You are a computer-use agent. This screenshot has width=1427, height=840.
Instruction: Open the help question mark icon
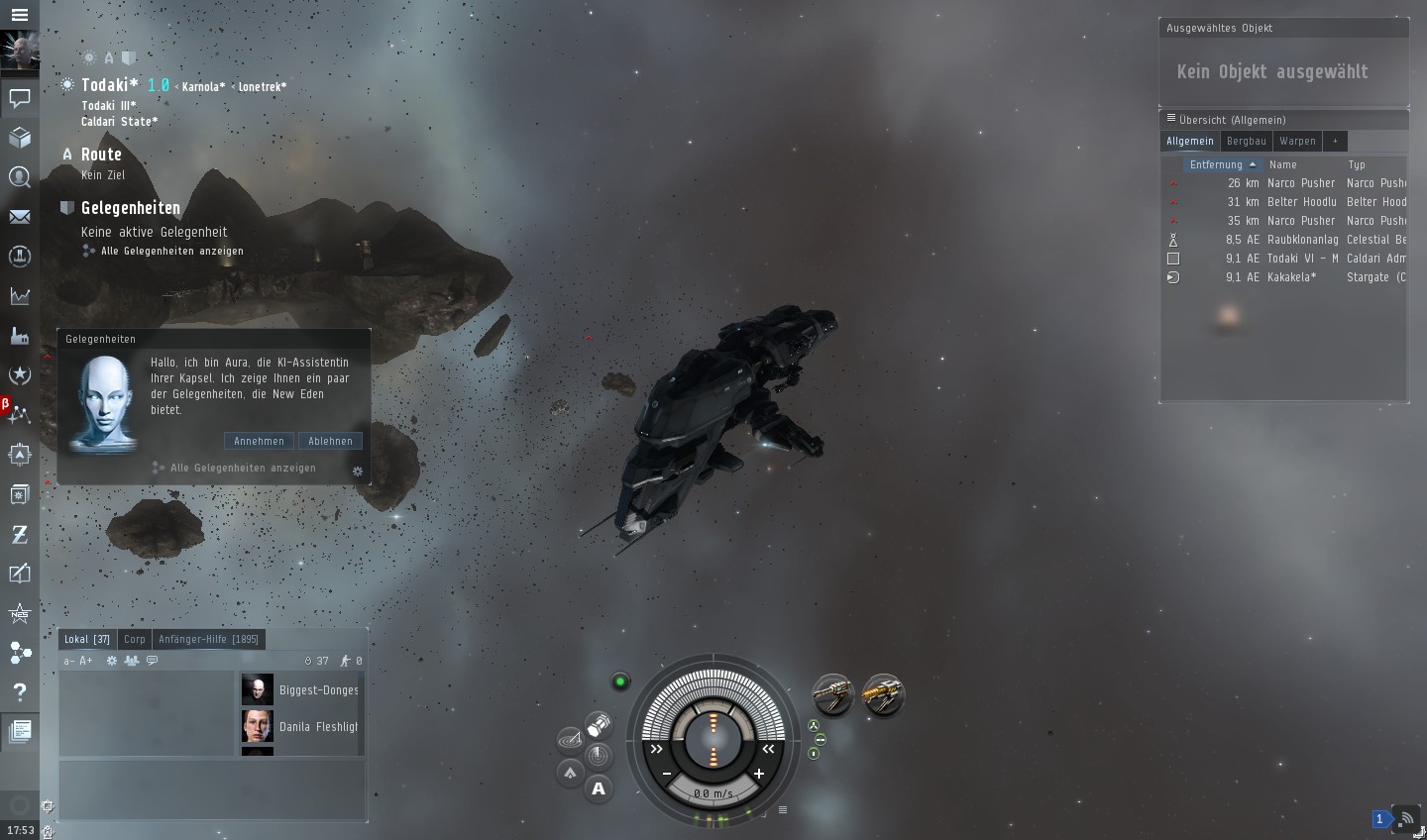[19, 691]
